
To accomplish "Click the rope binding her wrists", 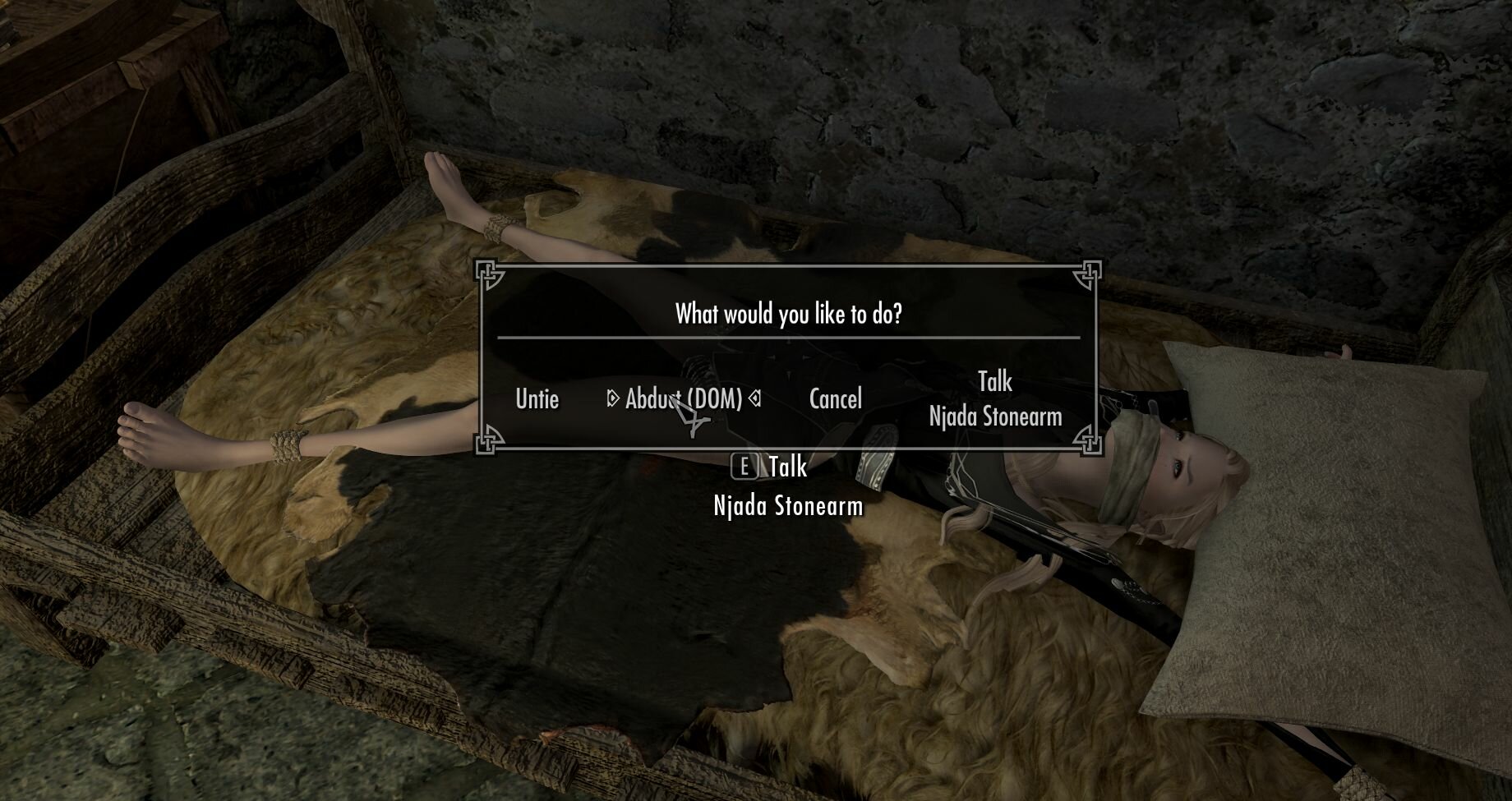I will [x=288, y=448].
